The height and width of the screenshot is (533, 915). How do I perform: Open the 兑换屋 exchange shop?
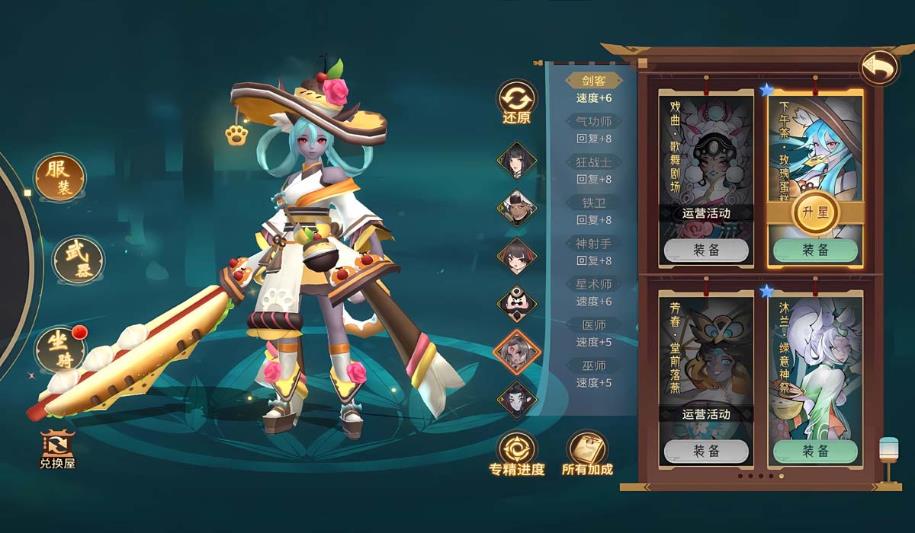tap(57, 449)
